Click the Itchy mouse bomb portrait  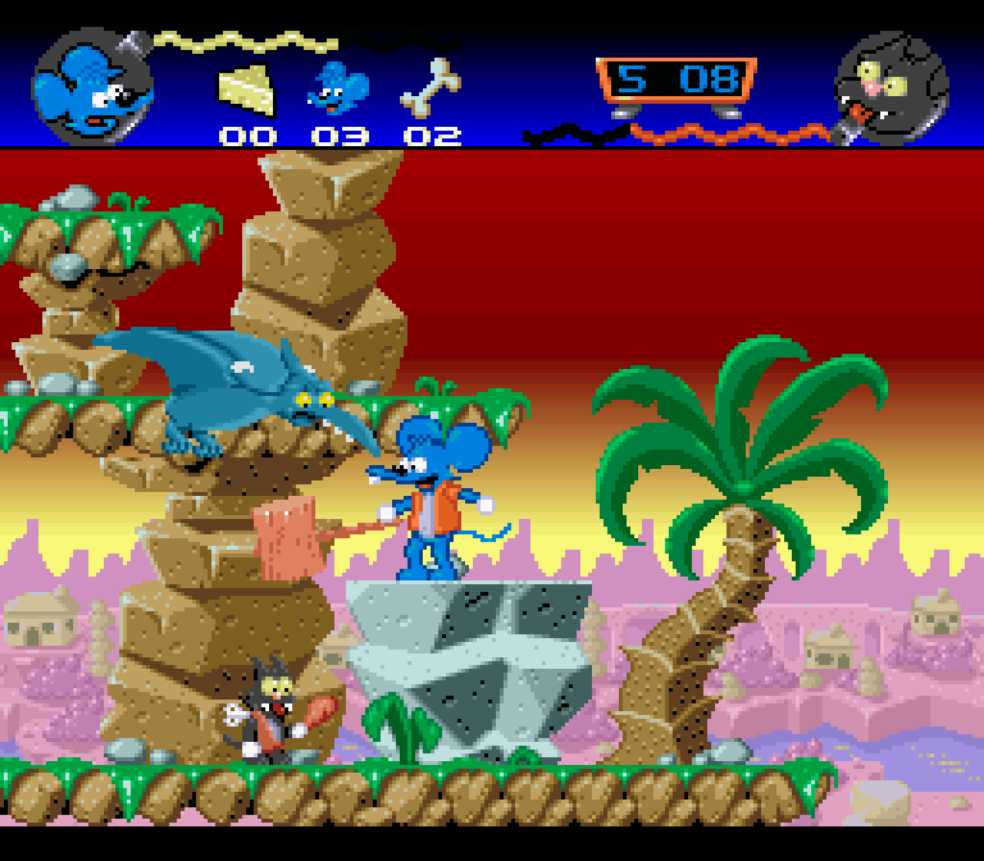tap(92, 88)
